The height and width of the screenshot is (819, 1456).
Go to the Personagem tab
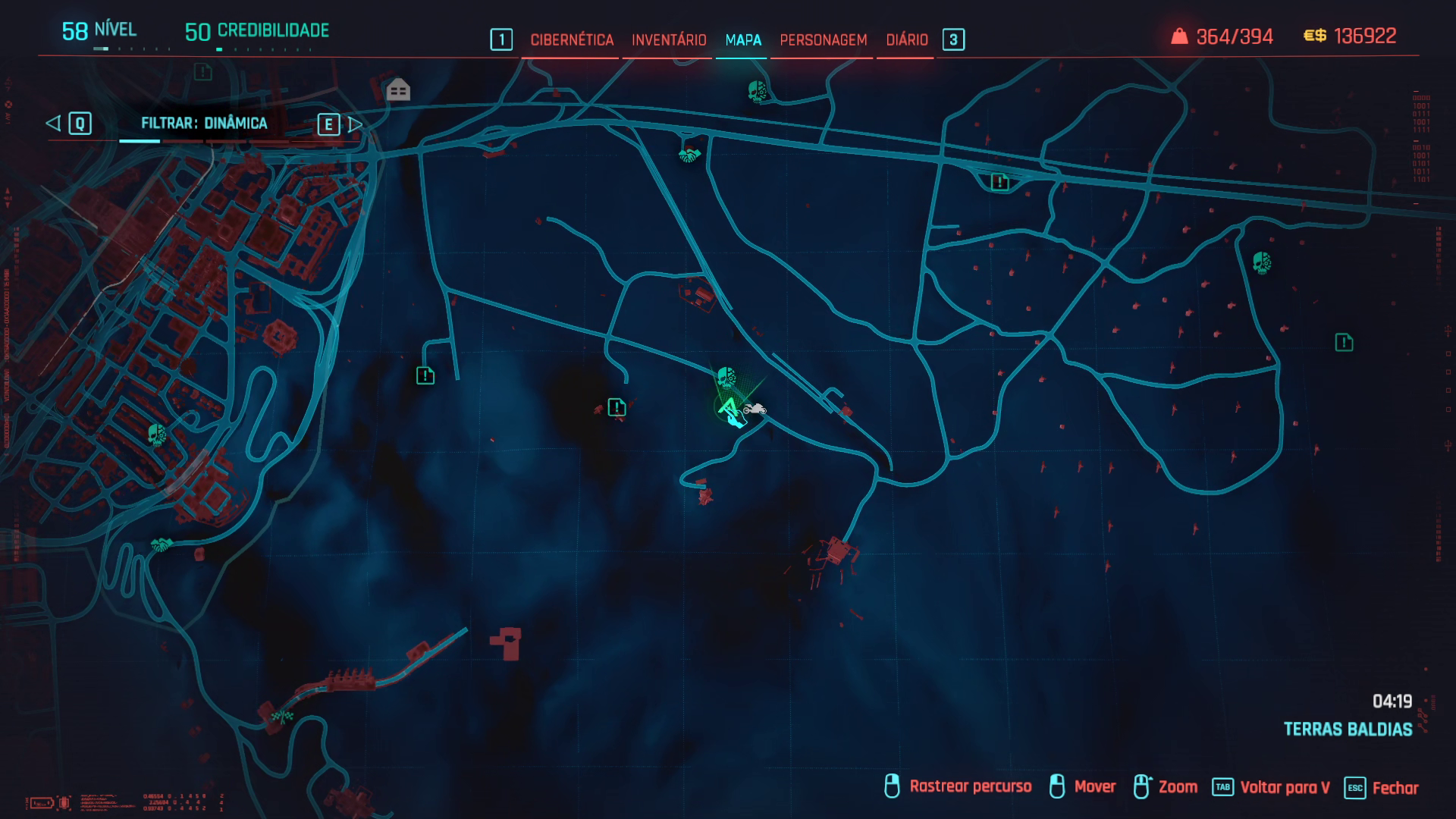[823, 39]
